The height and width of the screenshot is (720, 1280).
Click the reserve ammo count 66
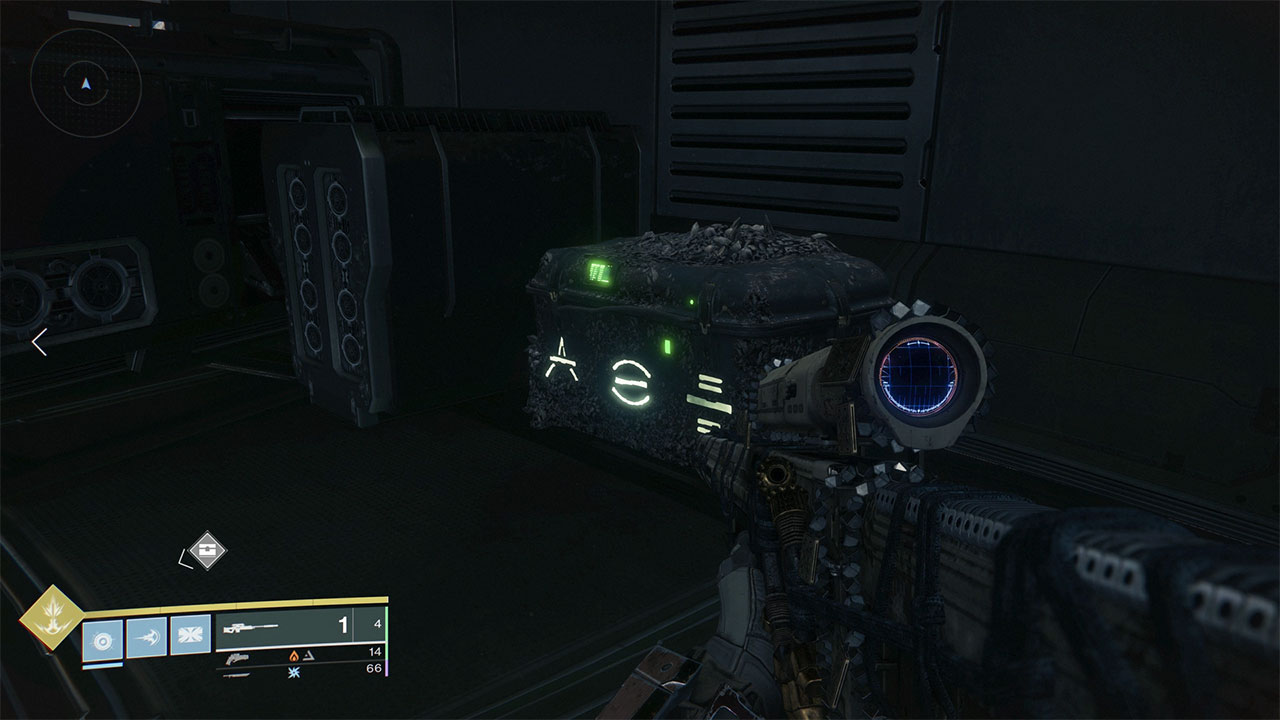tap(376, 669)
